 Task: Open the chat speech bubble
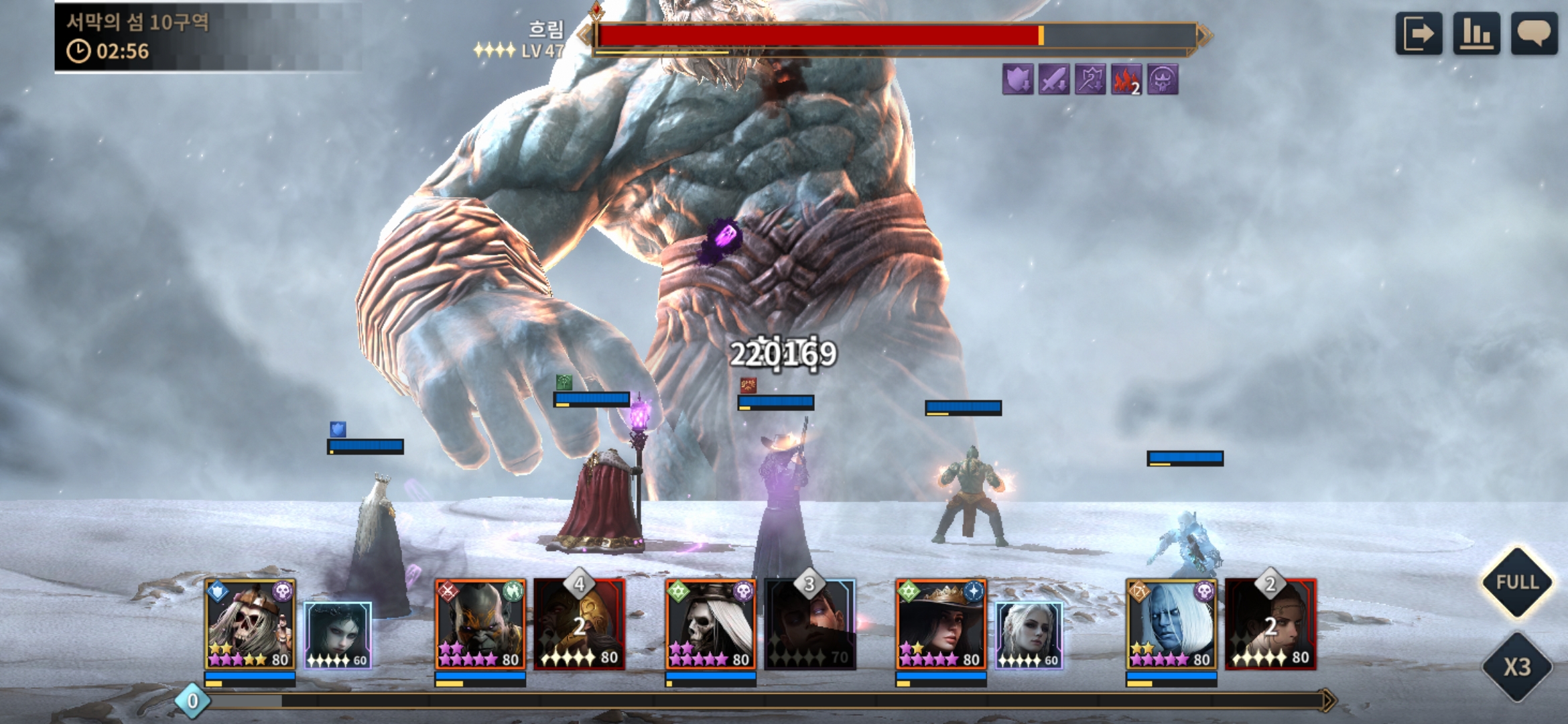pyautogui.click(x=1534, y=34)
